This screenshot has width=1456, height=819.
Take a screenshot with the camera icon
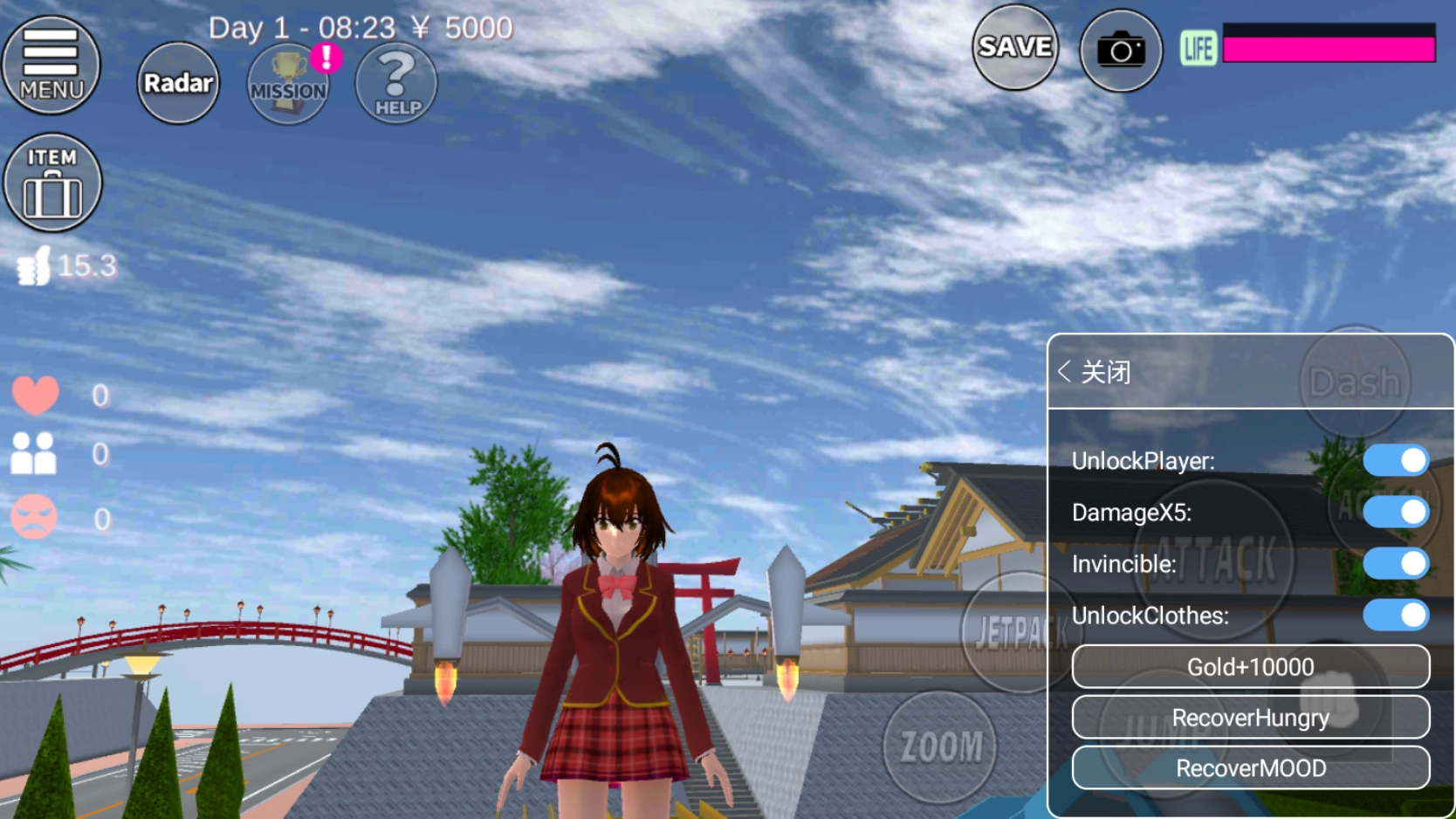[x=1120, y=50]
